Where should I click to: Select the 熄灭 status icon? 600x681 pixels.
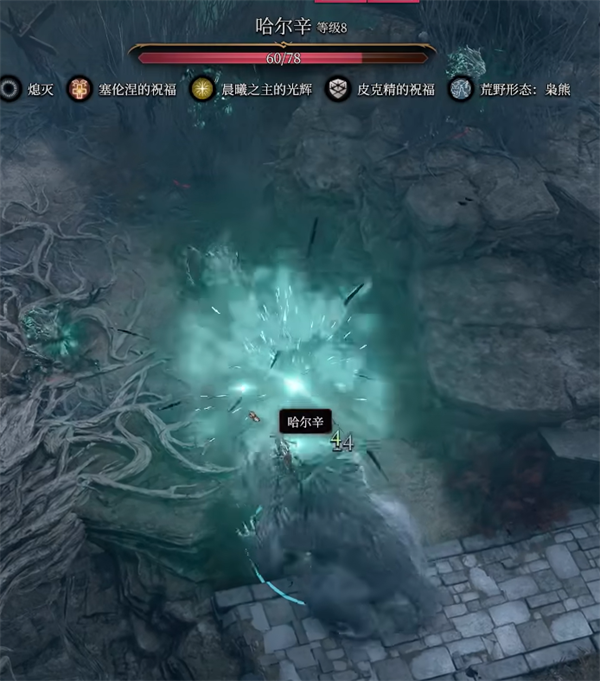click(10, 89)
